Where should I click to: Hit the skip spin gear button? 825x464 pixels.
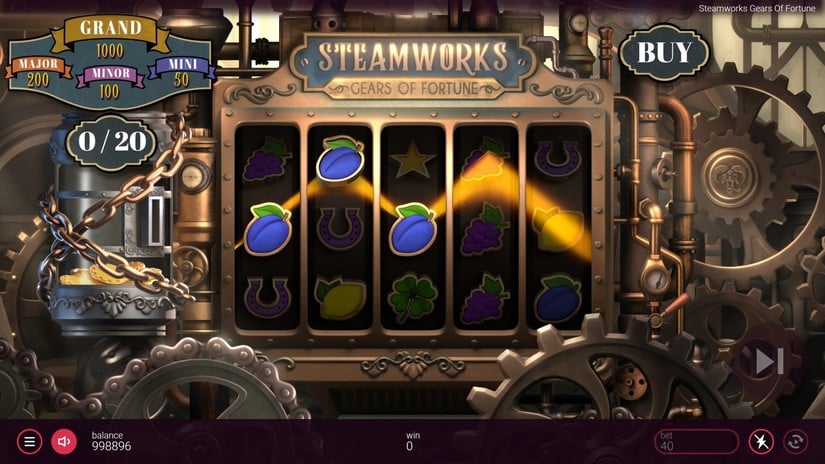pos(768,362)
